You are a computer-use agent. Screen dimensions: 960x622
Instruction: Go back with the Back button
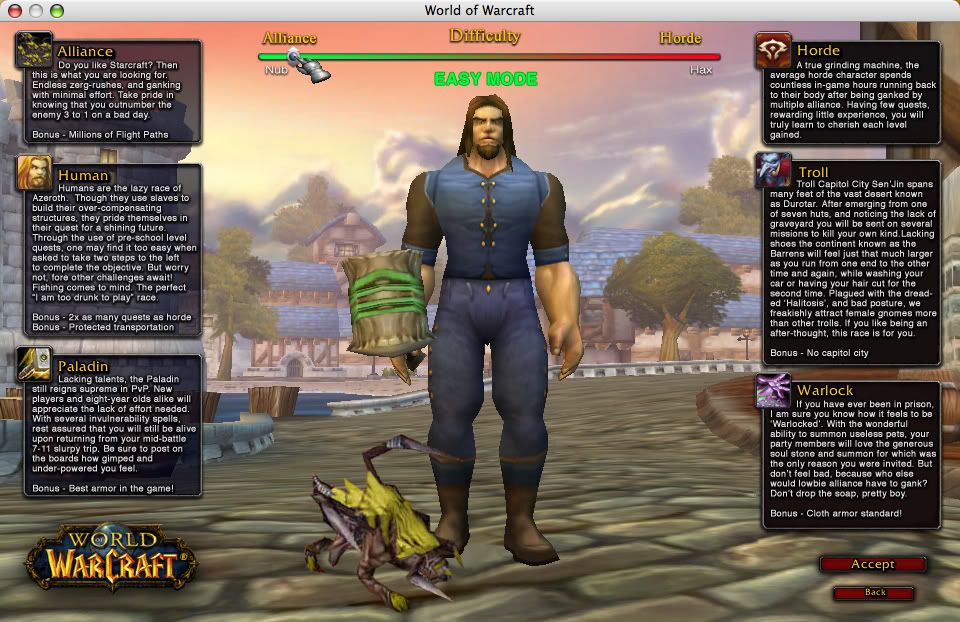tap(874, 592)
